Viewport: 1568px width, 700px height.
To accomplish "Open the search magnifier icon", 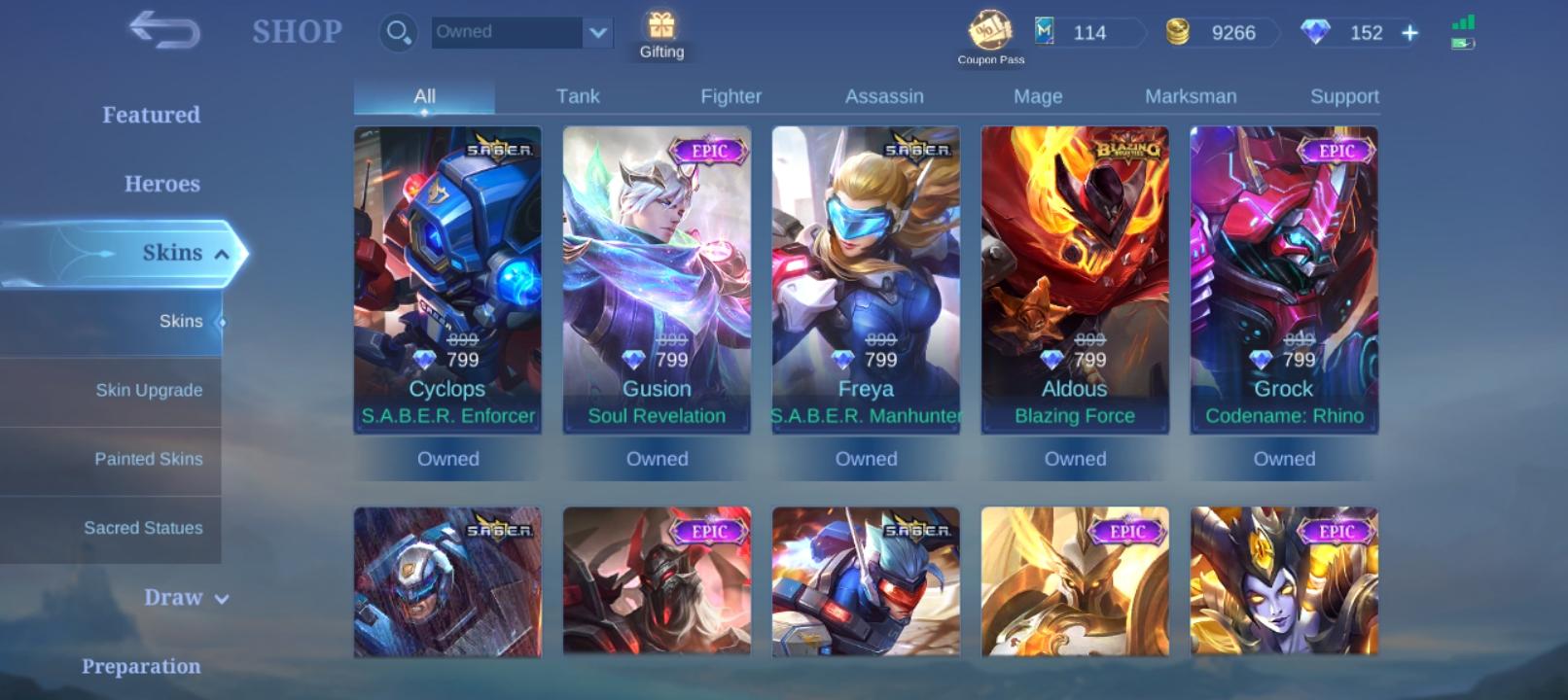I will [x=398, y=31].
